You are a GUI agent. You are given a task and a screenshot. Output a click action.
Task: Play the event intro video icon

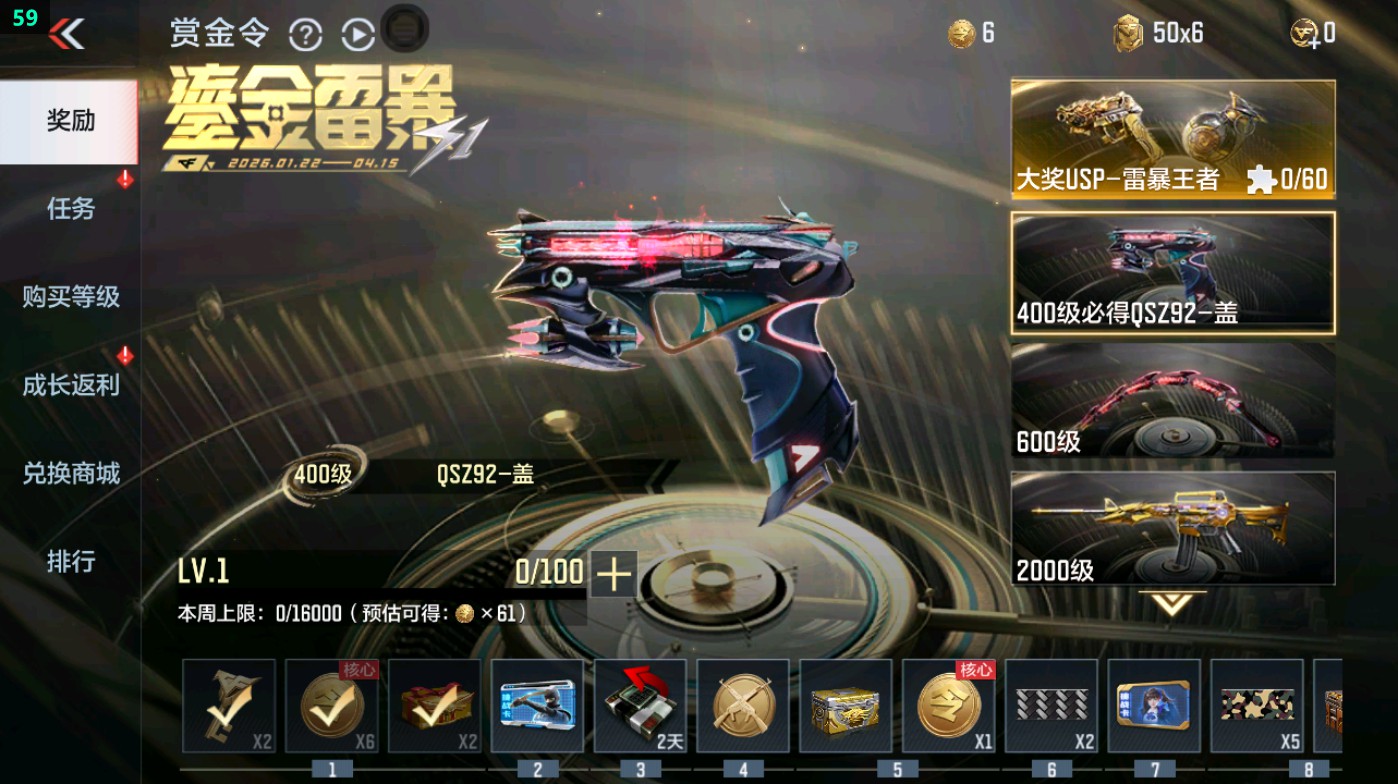[x=356, y=34]
